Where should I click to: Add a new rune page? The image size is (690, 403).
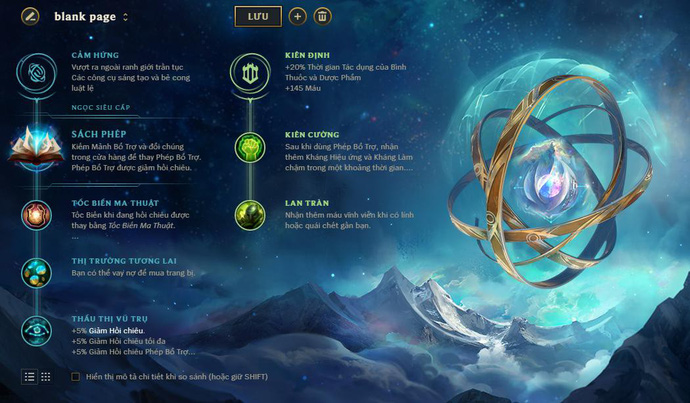coord(297,16)
